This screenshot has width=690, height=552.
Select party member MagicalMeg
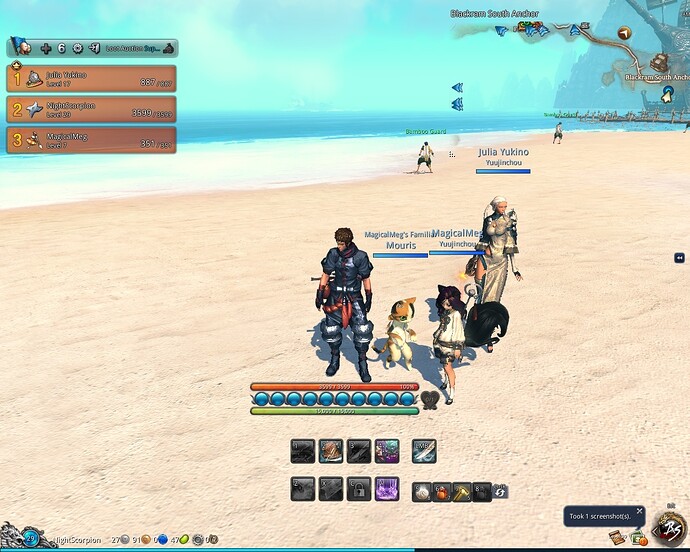pyautogui.click(x=91, y=139)
